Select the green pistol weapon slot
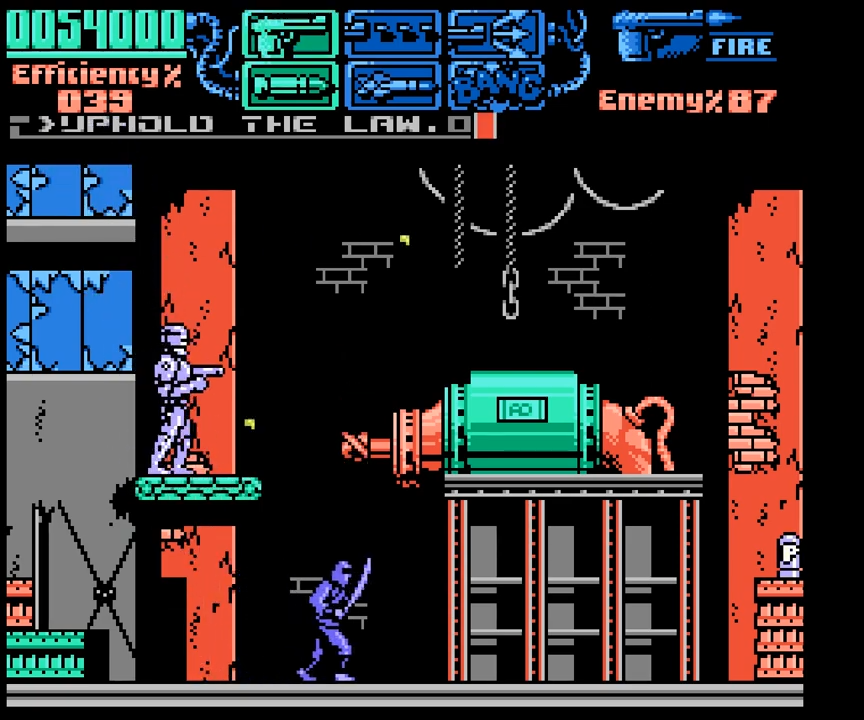864x720 pixels. tap(290, 36)
